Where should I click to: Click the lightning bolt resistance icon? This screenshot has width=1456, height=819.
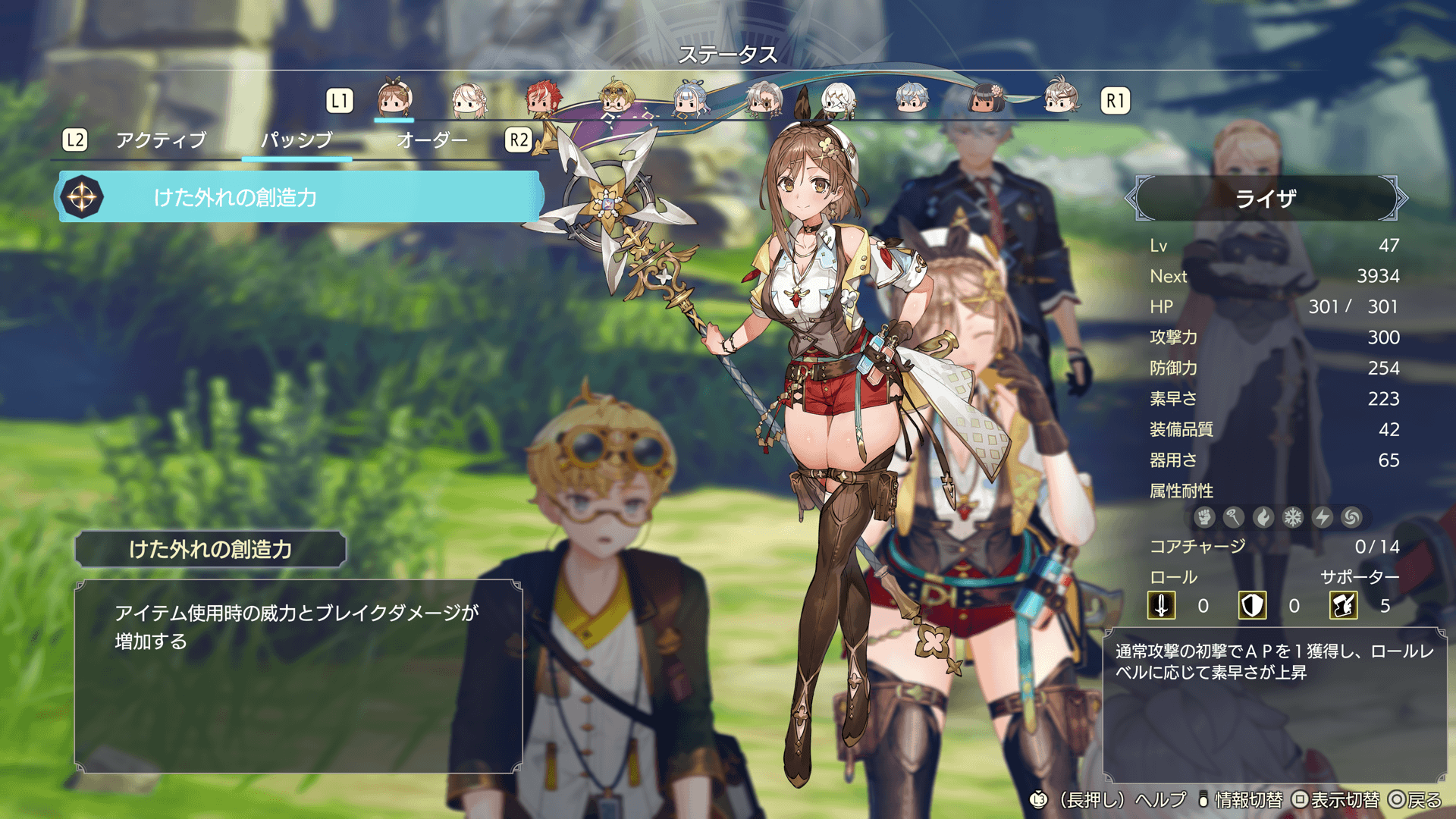tap(1322, 517)
